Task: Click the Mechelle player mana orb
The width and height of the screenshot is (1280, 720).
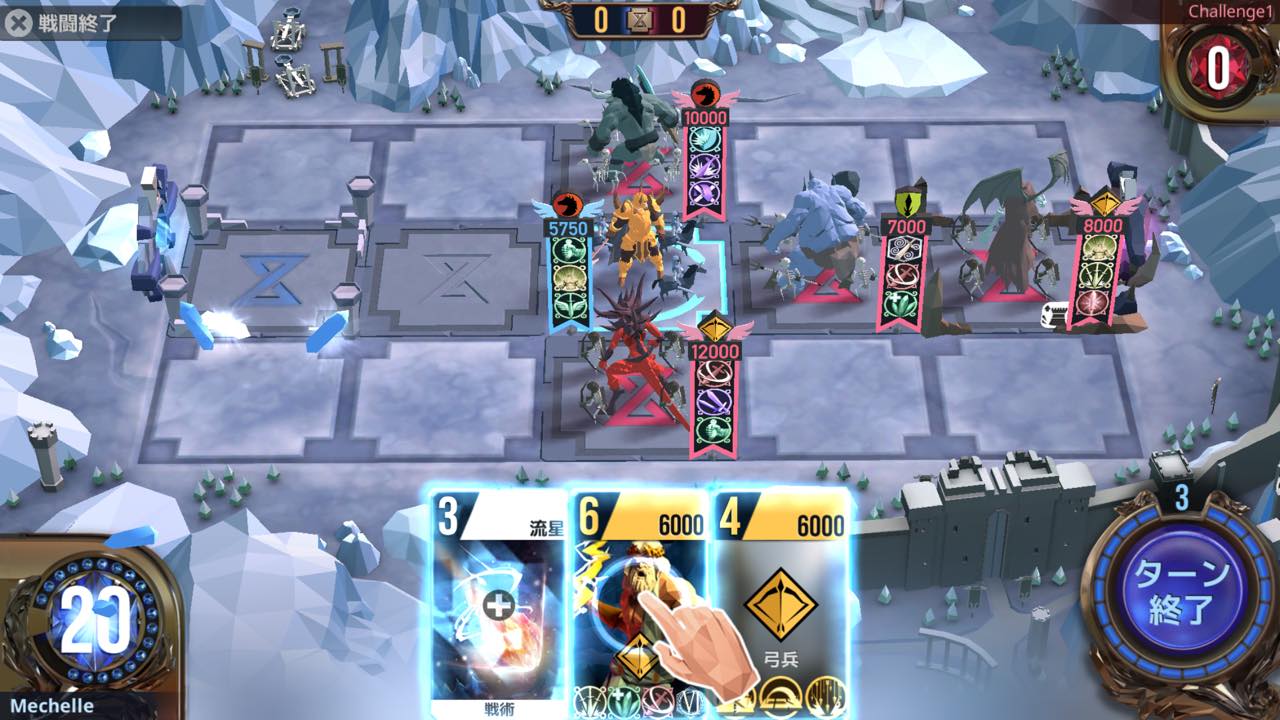Action: tap(95, 620)
